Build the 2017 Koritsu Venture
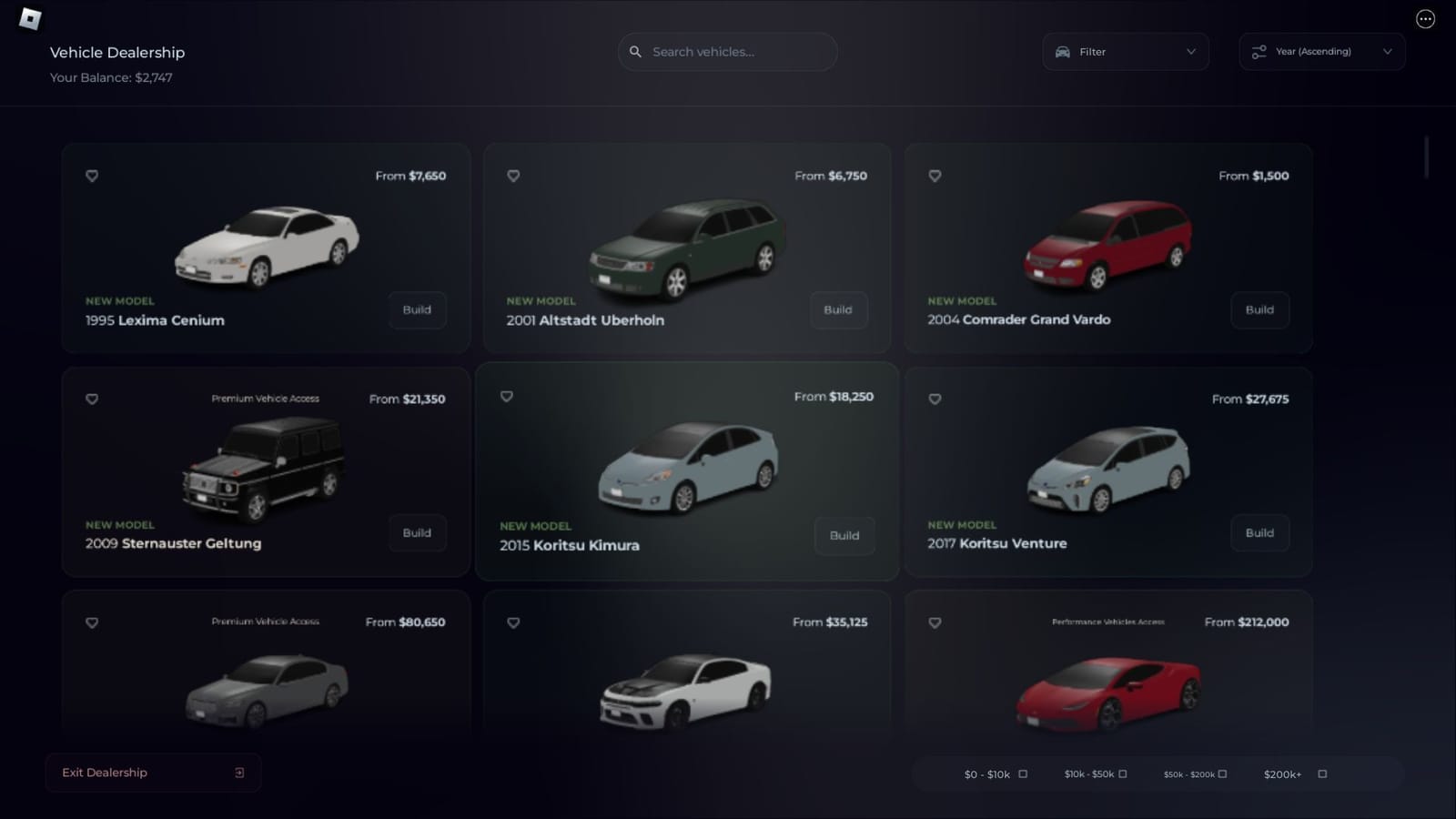The image size is (1456, 819). pos(1259,533)
